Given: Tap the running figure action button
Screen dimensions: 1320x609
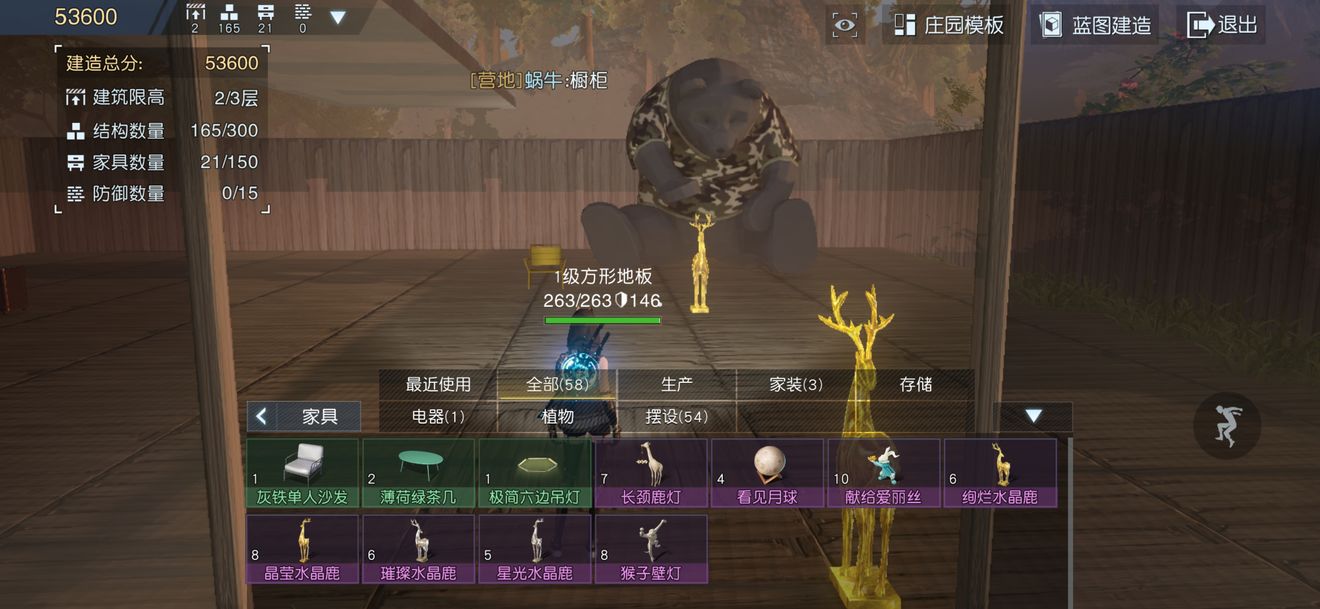Looking at the screenshot, I should tap(1227, 426).
